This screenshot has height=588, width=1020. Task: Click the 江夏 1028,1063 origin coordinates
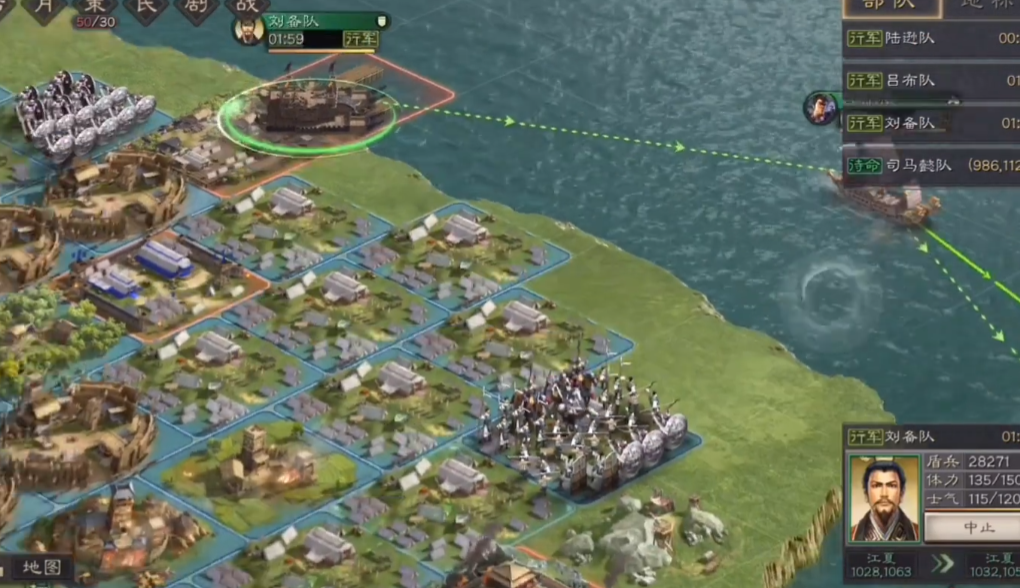[883, 565]
